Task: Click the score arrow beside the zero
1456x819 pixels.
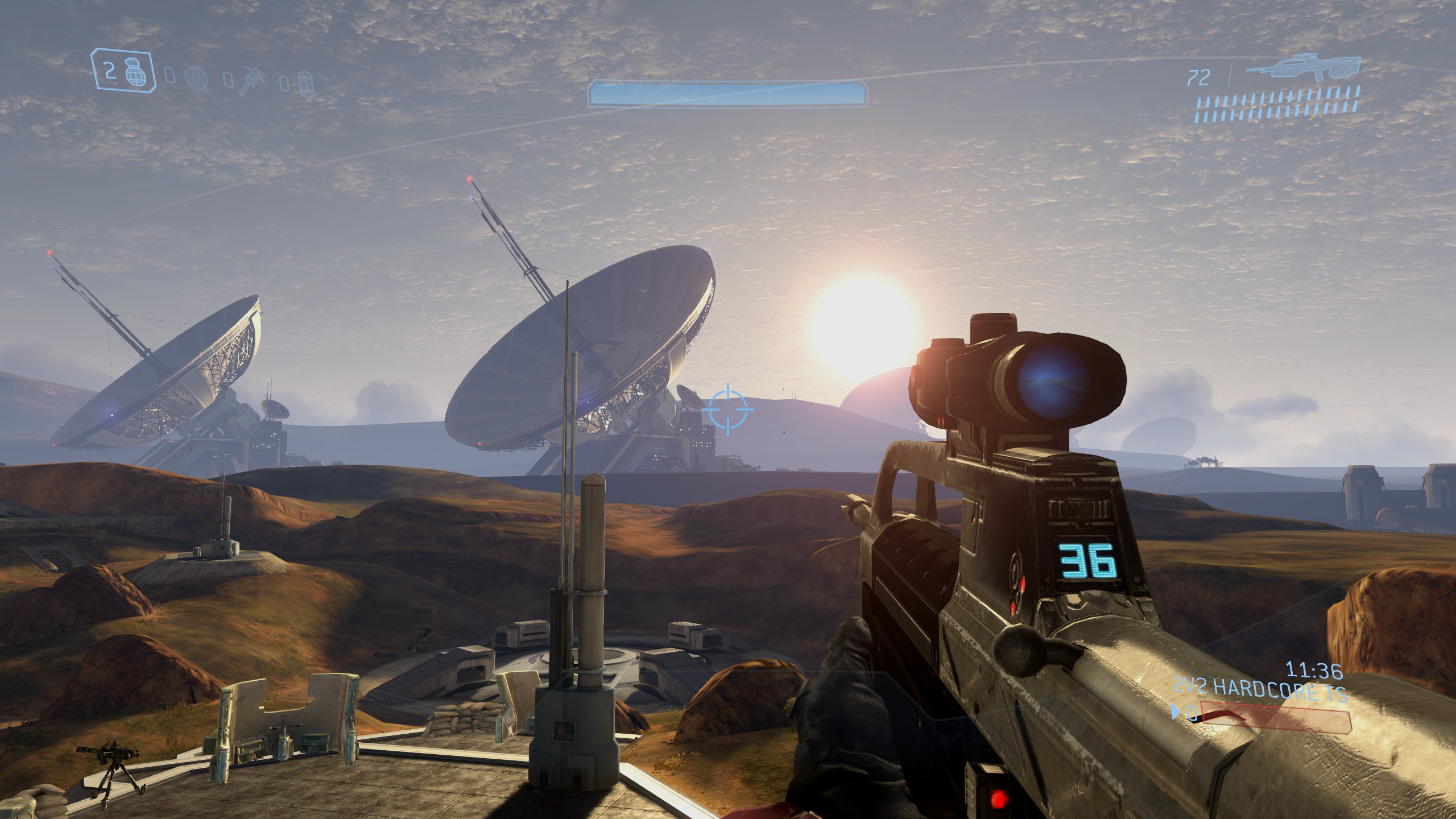Action: pyautogui.click(x=1175, y=711)
